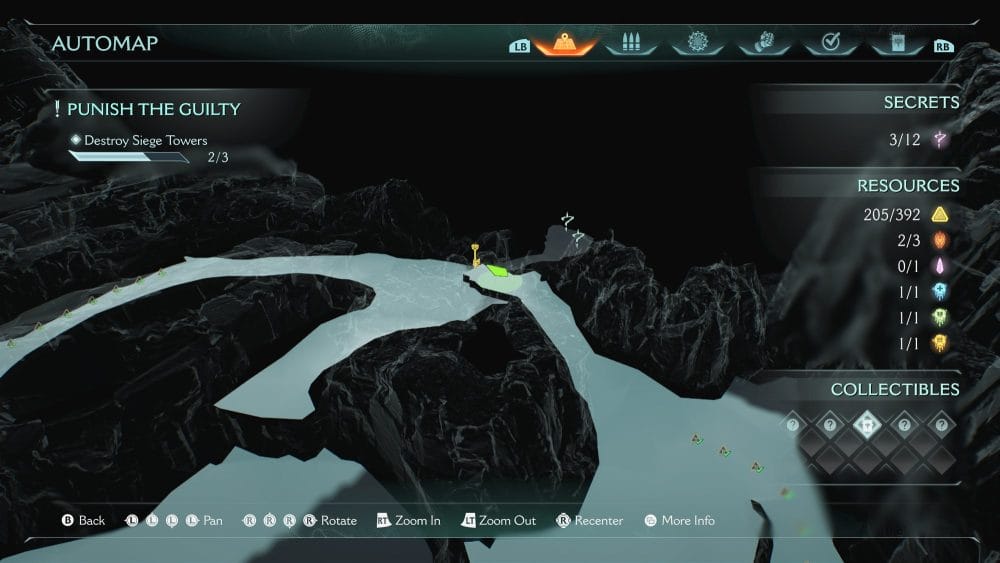Switch to the clenched fist tab
The image size is (1000, 563).
(x=763, y=44)
